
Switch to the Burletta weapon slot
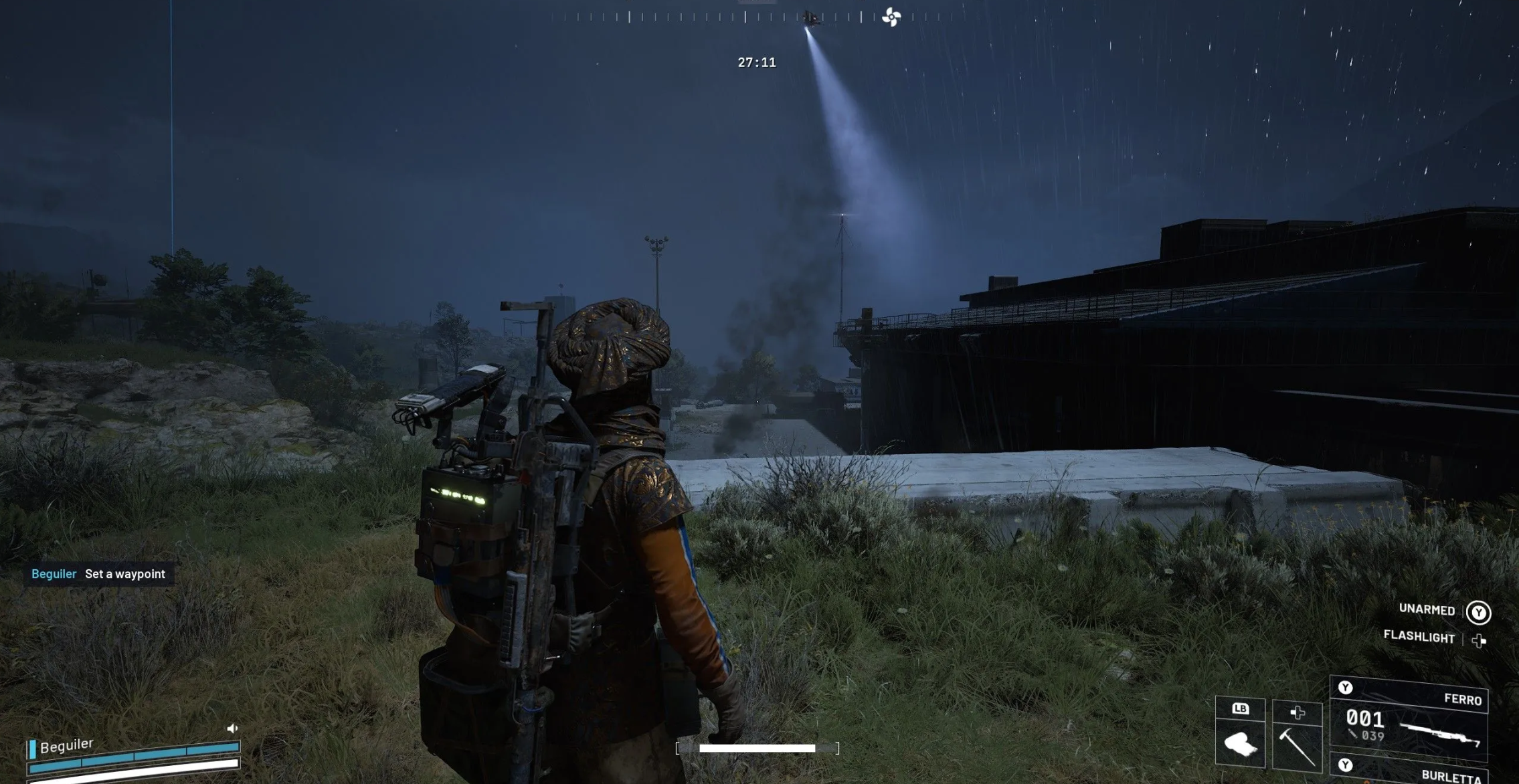coord(1409,771)
